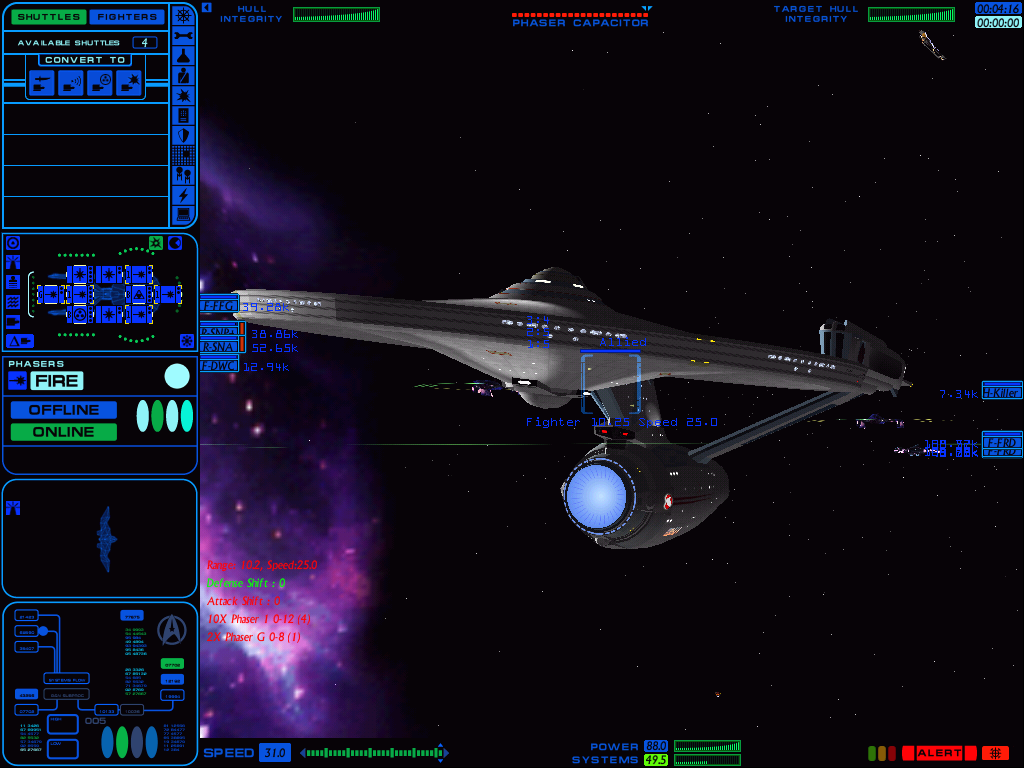This screenshot has width=1024, height=768.
Task: Select the F-Killer target tag
Action: 1001,391
